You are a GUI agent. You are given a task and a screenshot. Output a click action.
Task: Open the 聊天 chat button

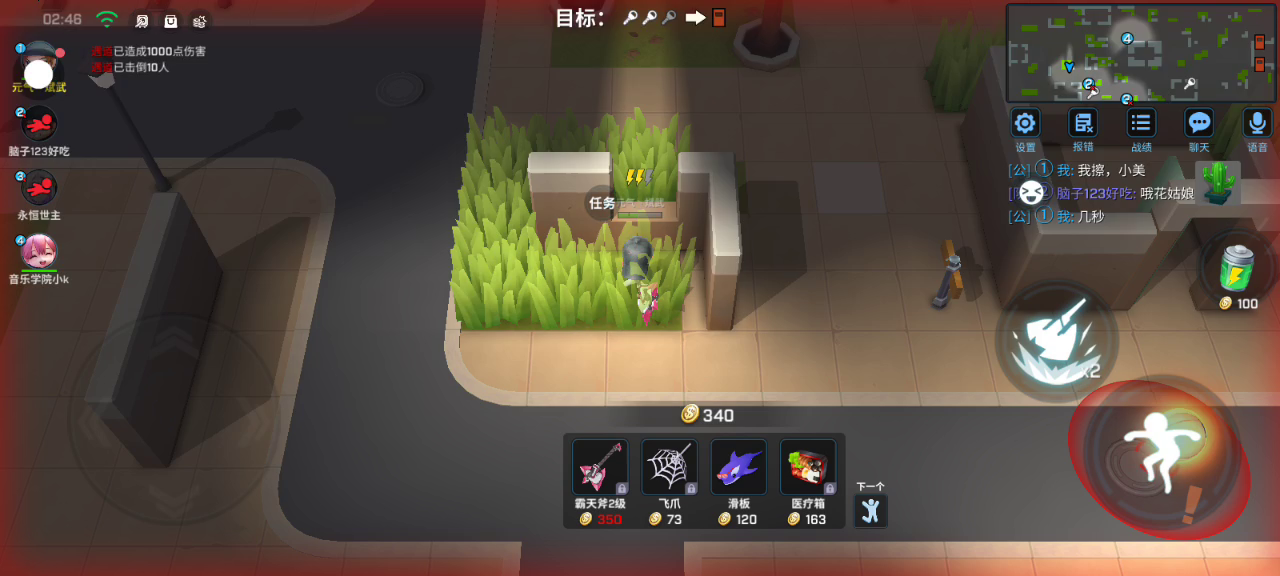pyautogui.click(x=1199, y=124)
